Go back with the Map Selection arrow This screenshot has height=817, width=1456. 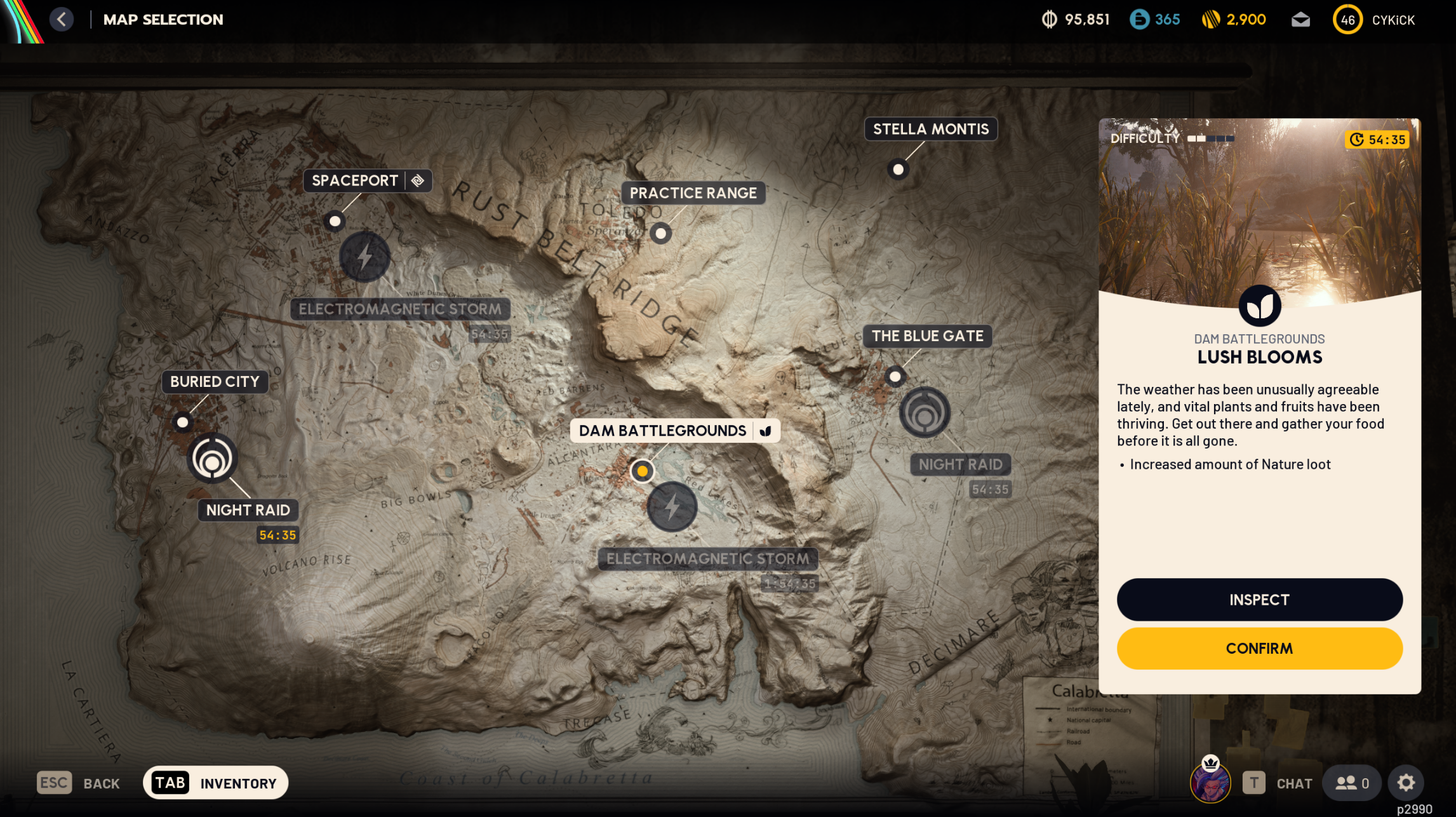pyautogui.click(x=62, y=19)
